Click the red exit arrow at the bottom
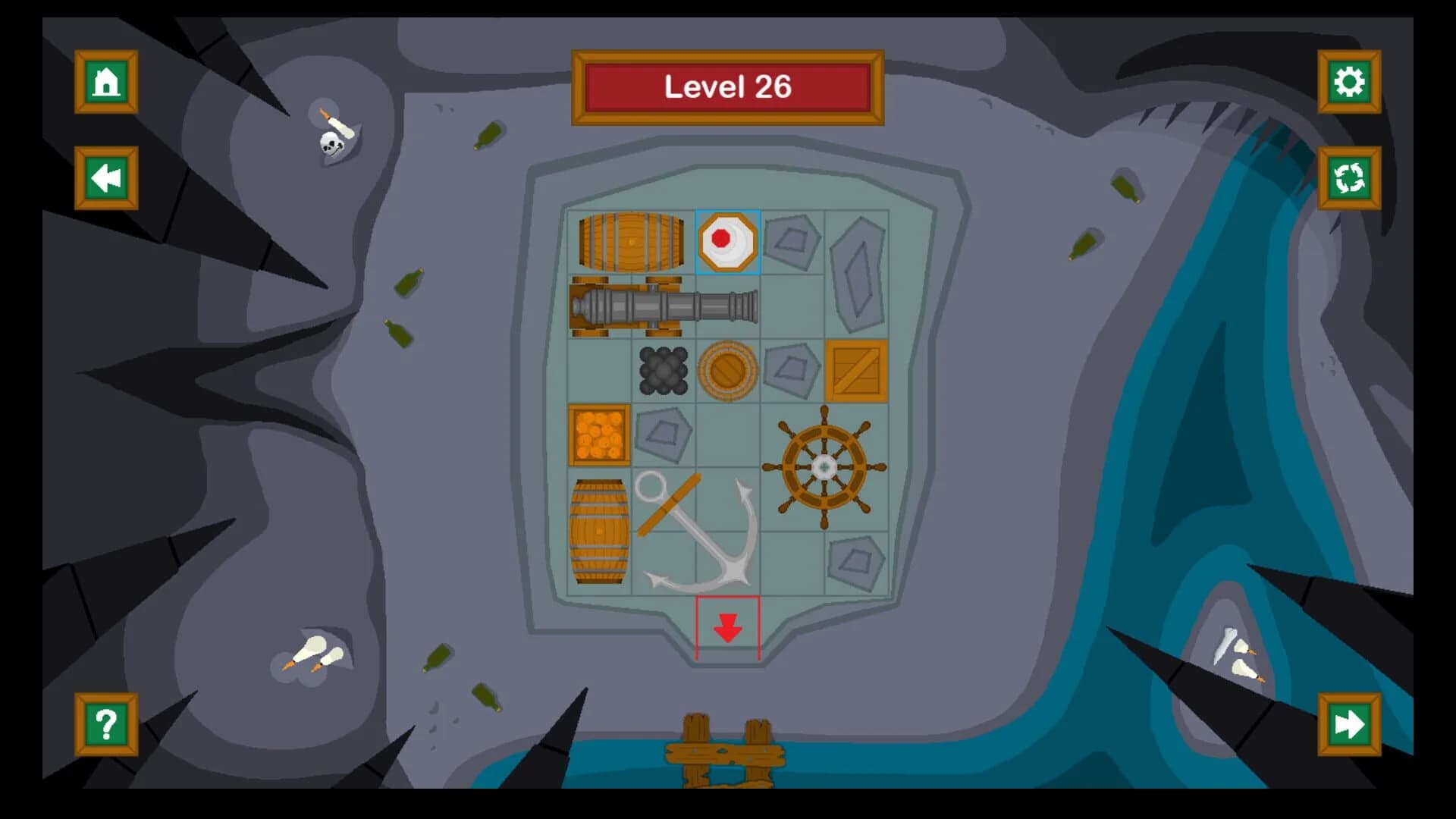The height and width of the screenshot is (819, 1456). tap(728, 629)
